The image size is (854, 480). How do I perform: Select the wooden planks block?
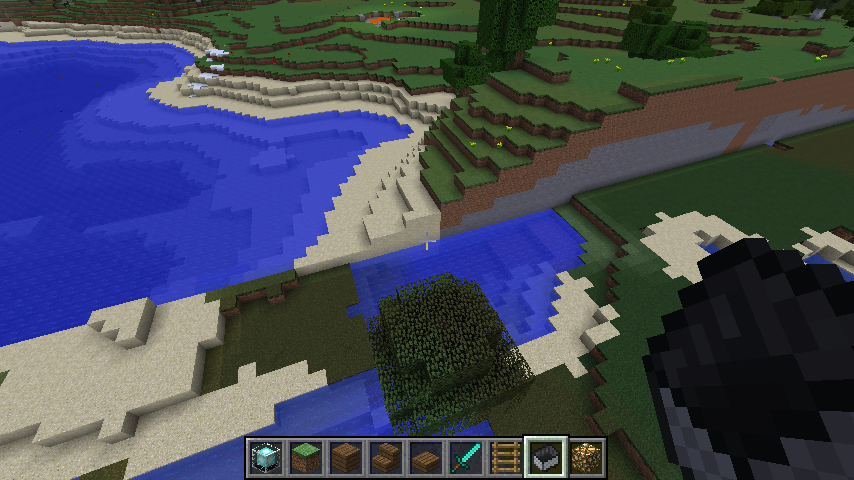pyautogui.click(x=345, y=458)
